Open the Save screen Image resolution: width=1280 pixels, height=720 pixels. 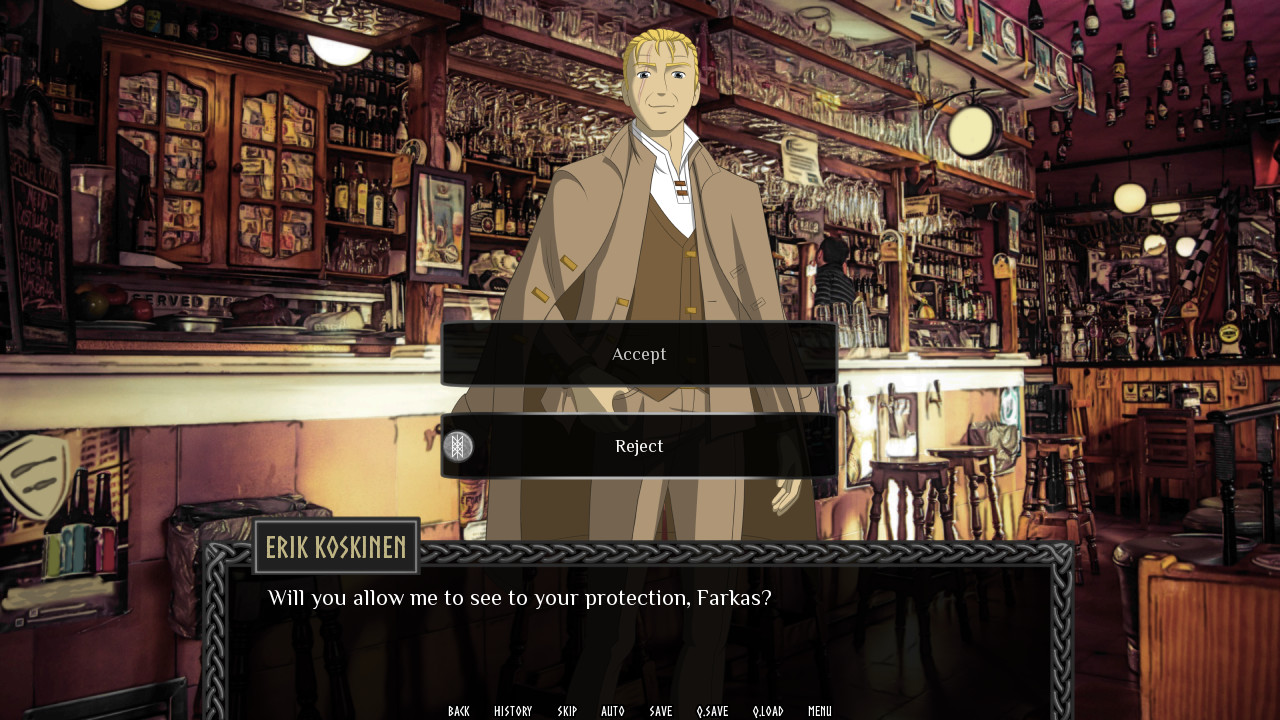661,711
